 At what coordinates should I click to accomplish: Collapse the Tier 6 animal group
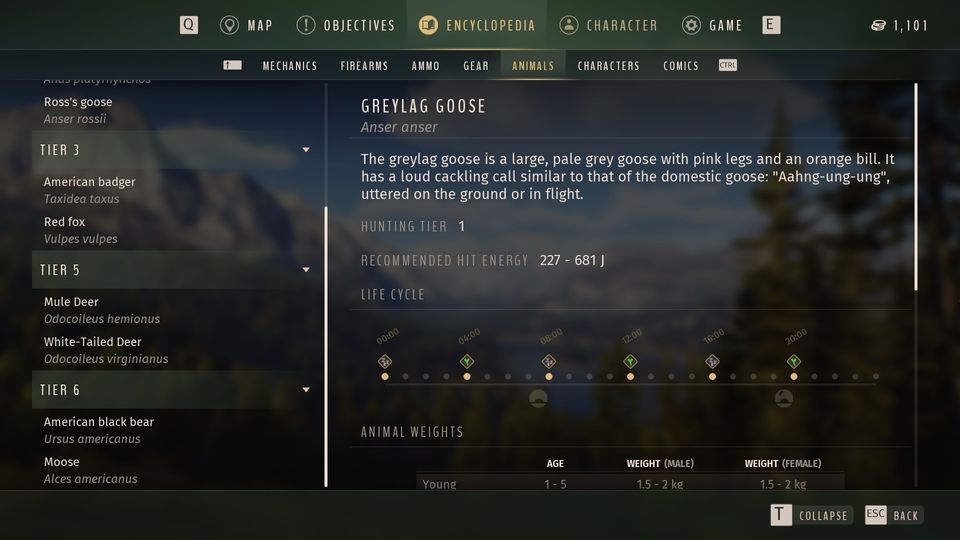click(305, 390)
